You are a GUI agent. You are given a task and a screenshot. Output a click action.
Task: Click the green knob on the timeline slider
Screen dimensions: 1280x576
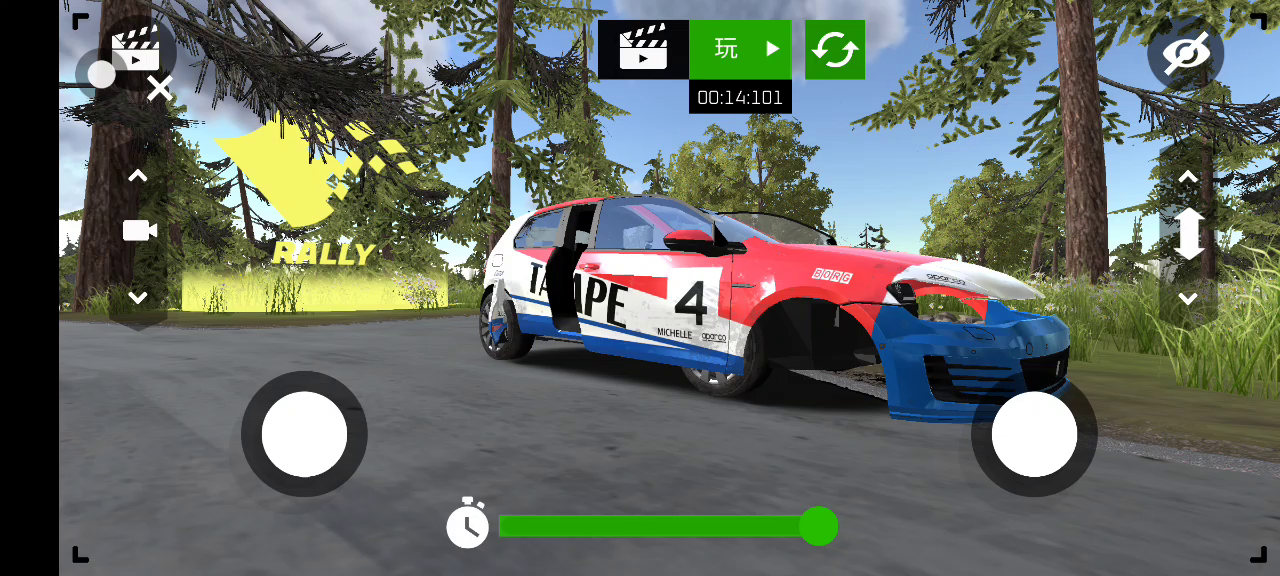(x=818, y=526)
